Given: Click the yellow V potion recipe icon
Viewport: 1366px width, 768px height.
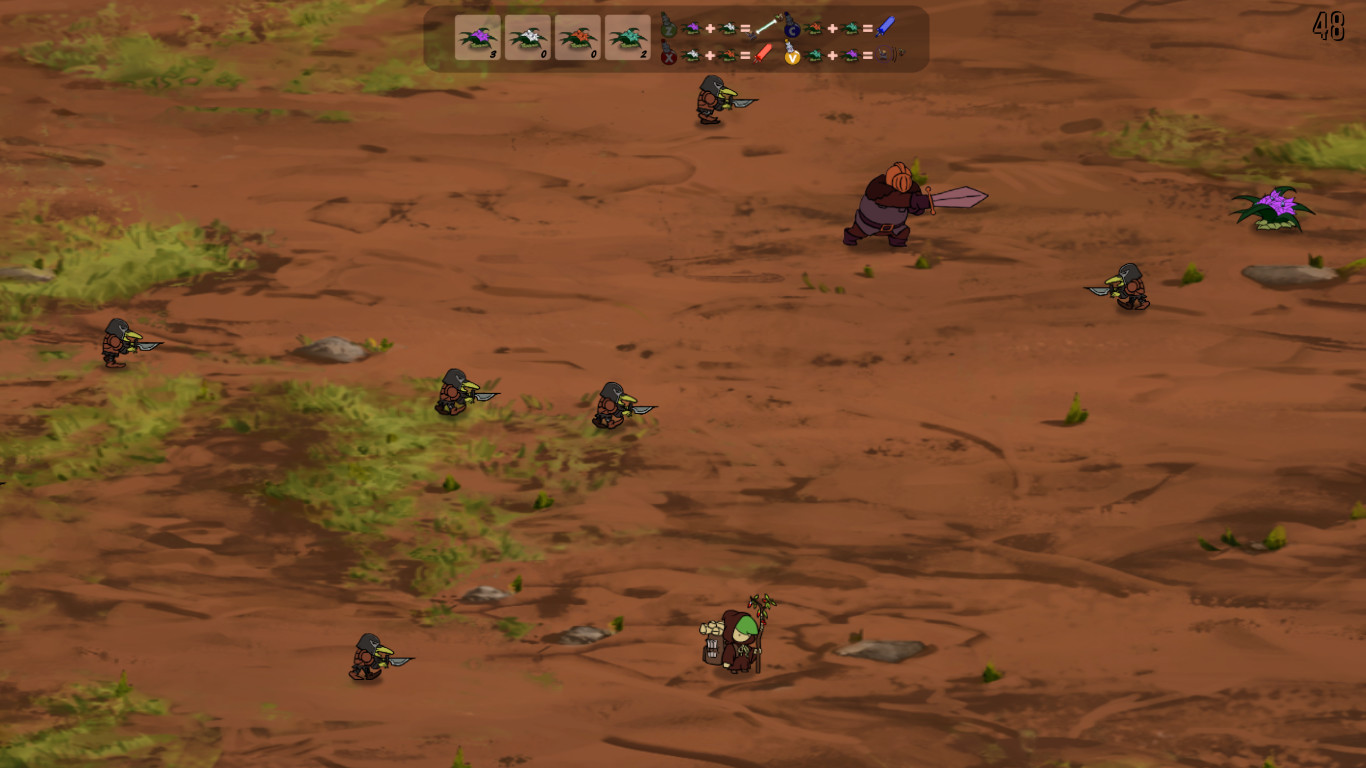Looking at the screenshot, I should coord(790,55).
